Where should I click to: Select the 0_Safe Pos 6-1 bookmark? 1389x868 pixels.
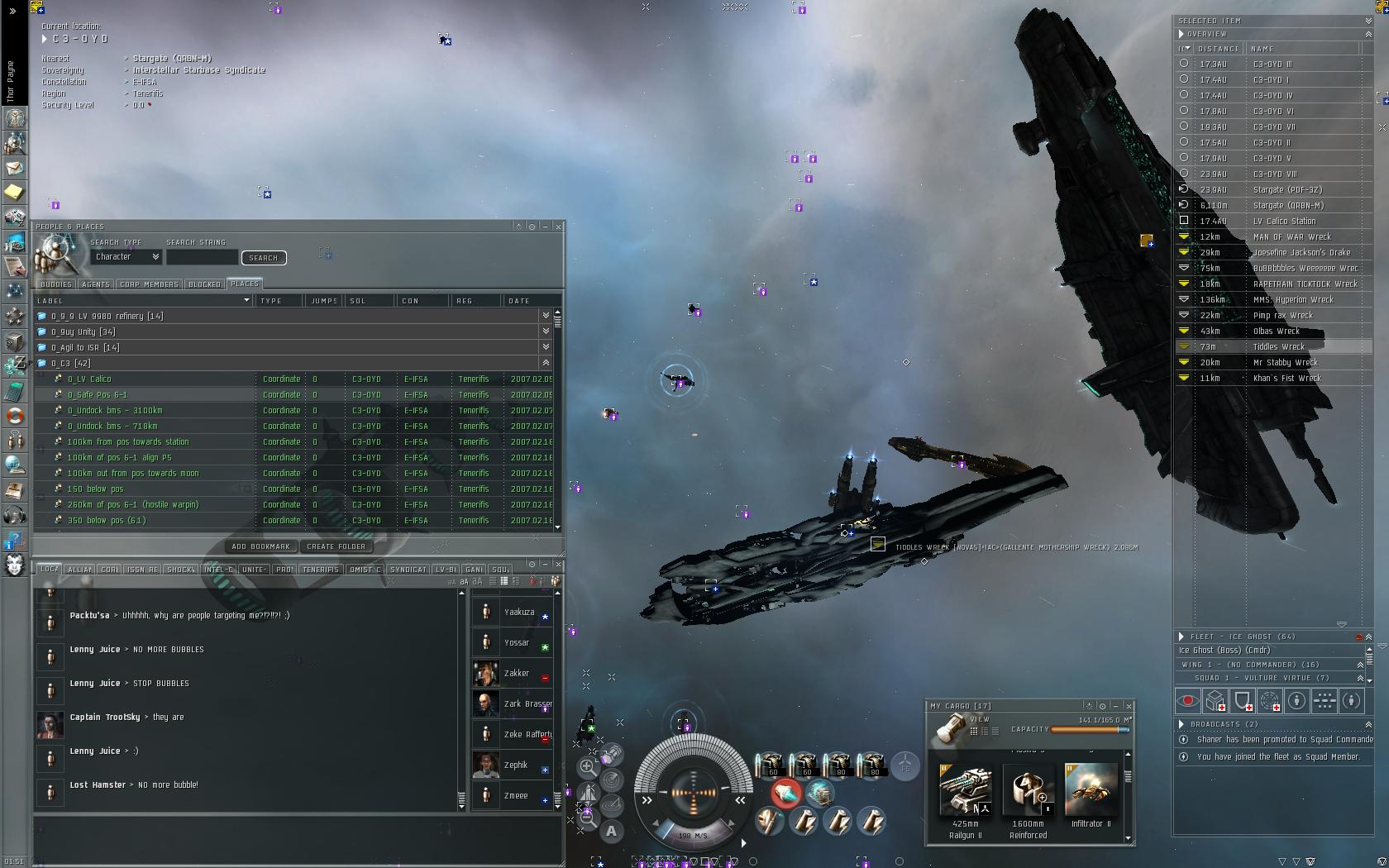[98, 395]
